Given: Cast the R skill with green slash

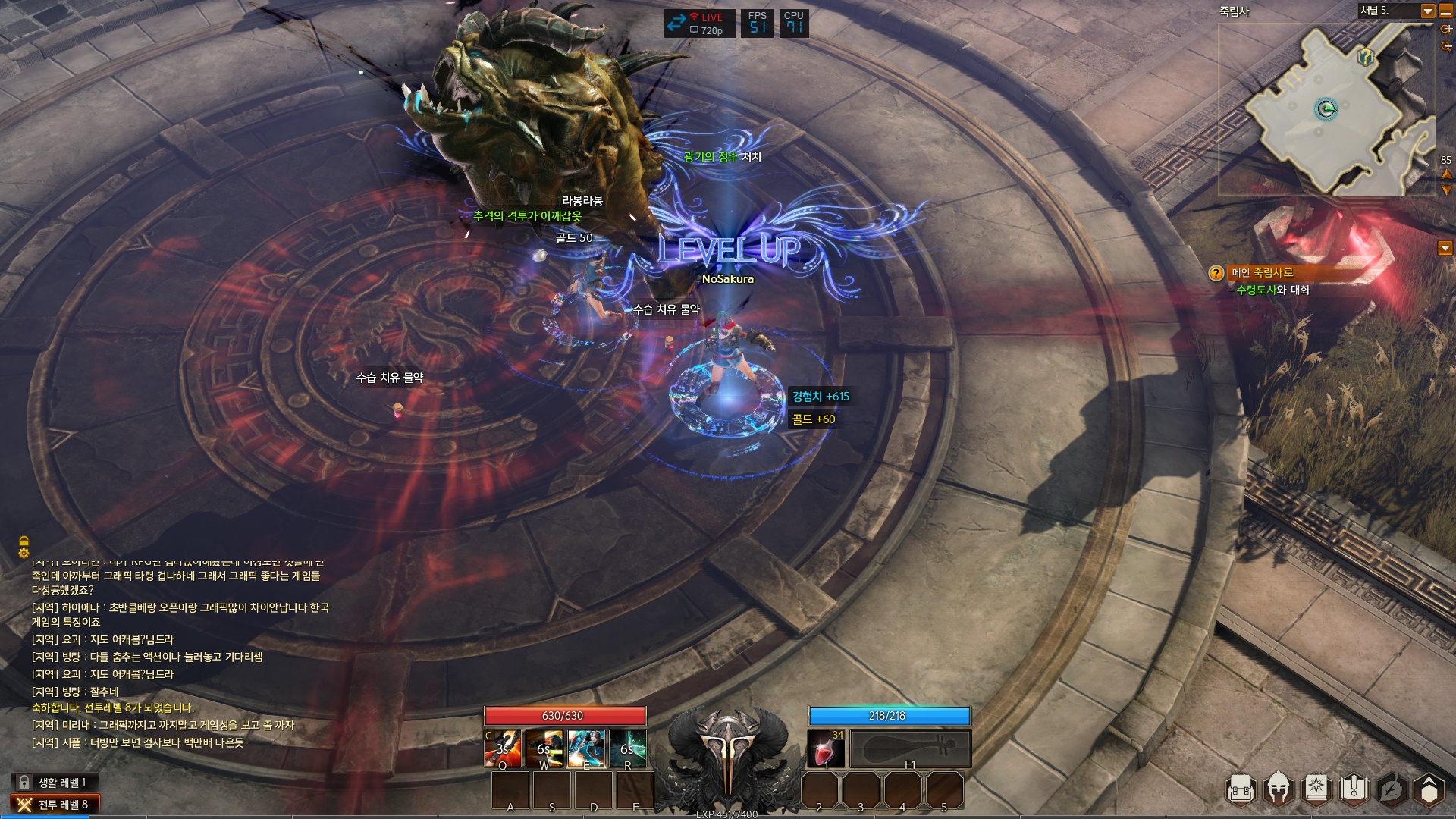Looking at the screenshot, I should 628,748.
